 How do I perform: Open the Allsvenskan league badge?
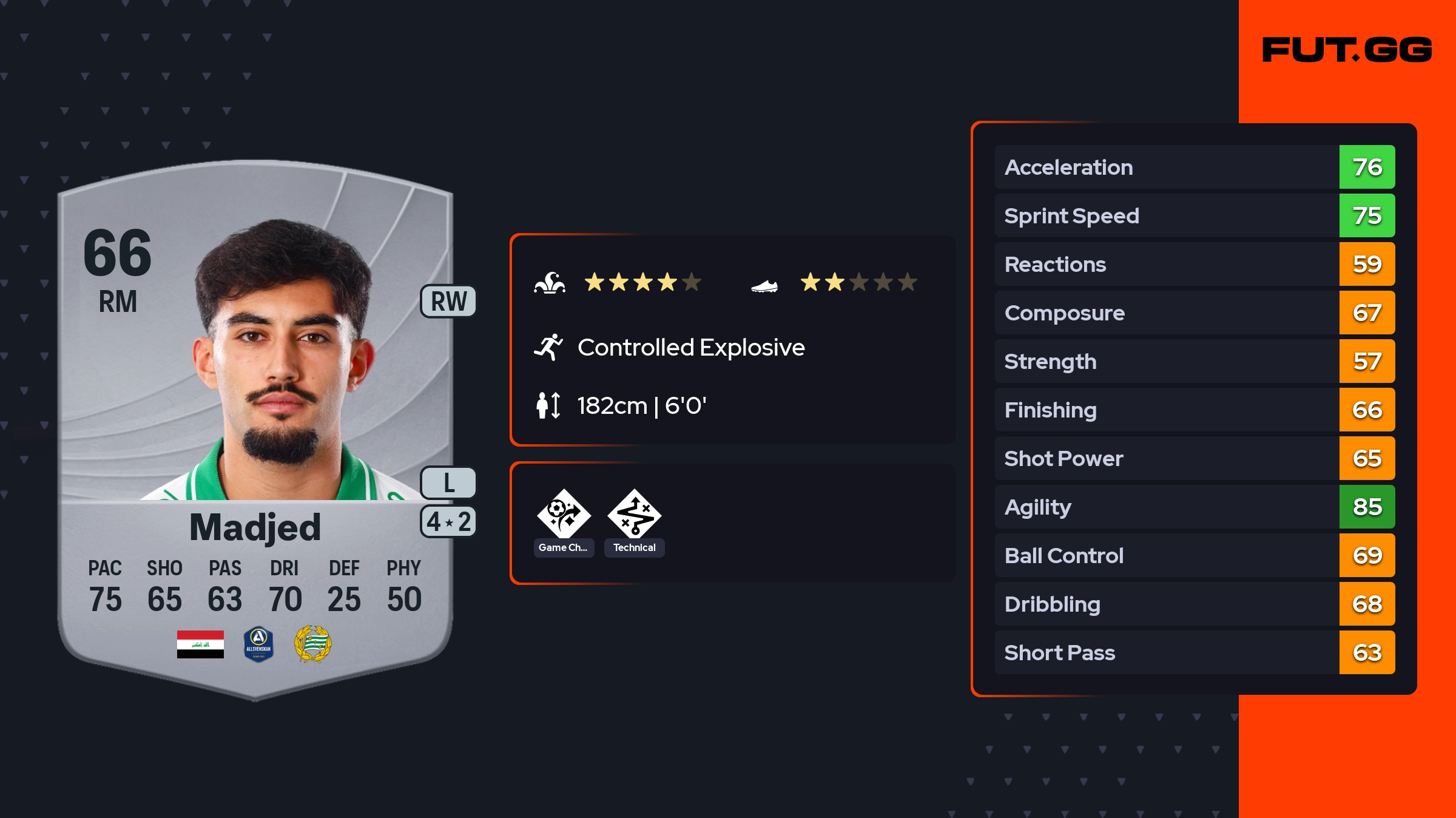tap(258, 644)
